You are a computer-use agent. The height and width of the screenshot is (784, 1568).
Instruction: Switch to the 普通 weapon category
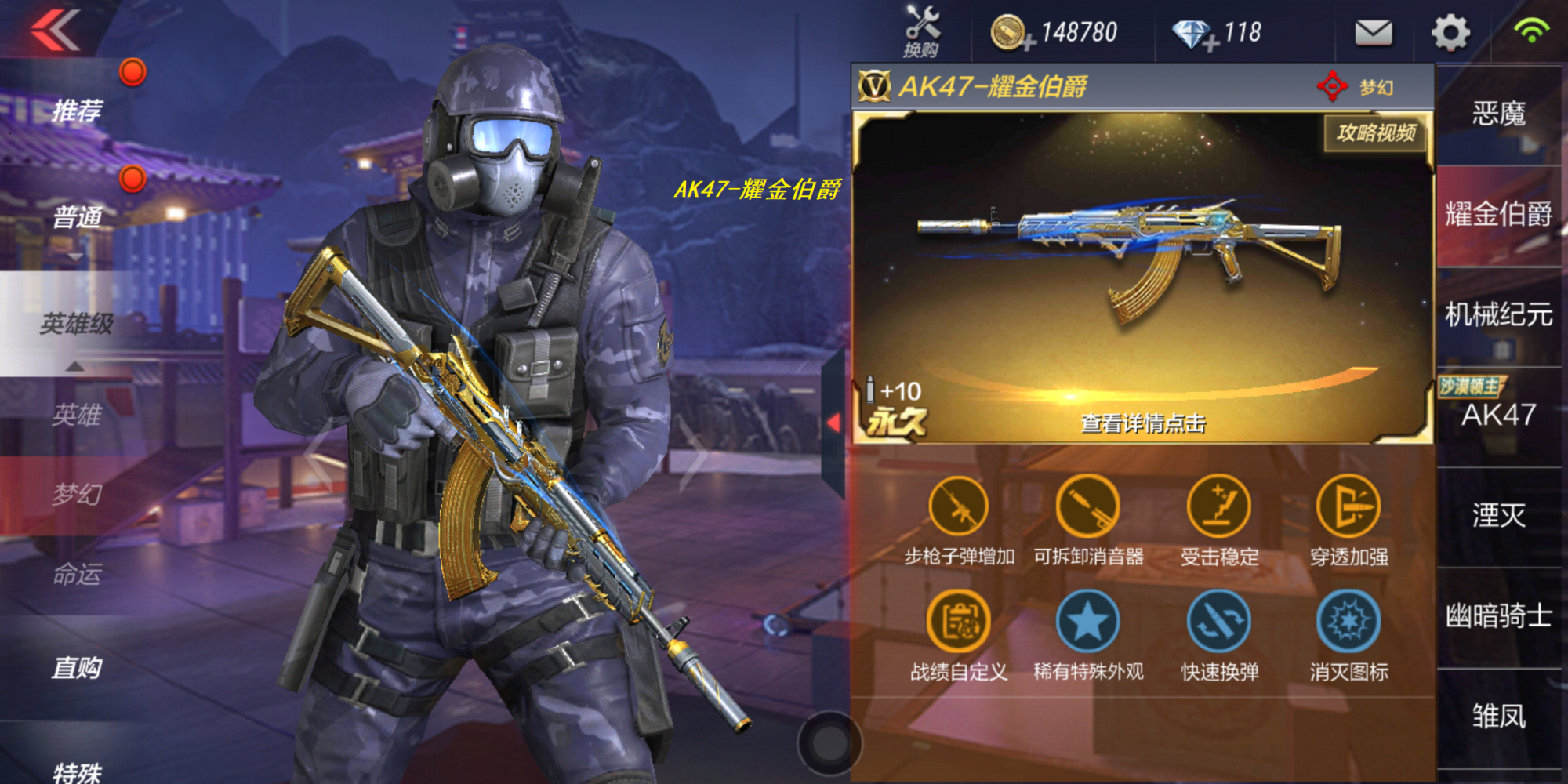[x=77, y=216]
